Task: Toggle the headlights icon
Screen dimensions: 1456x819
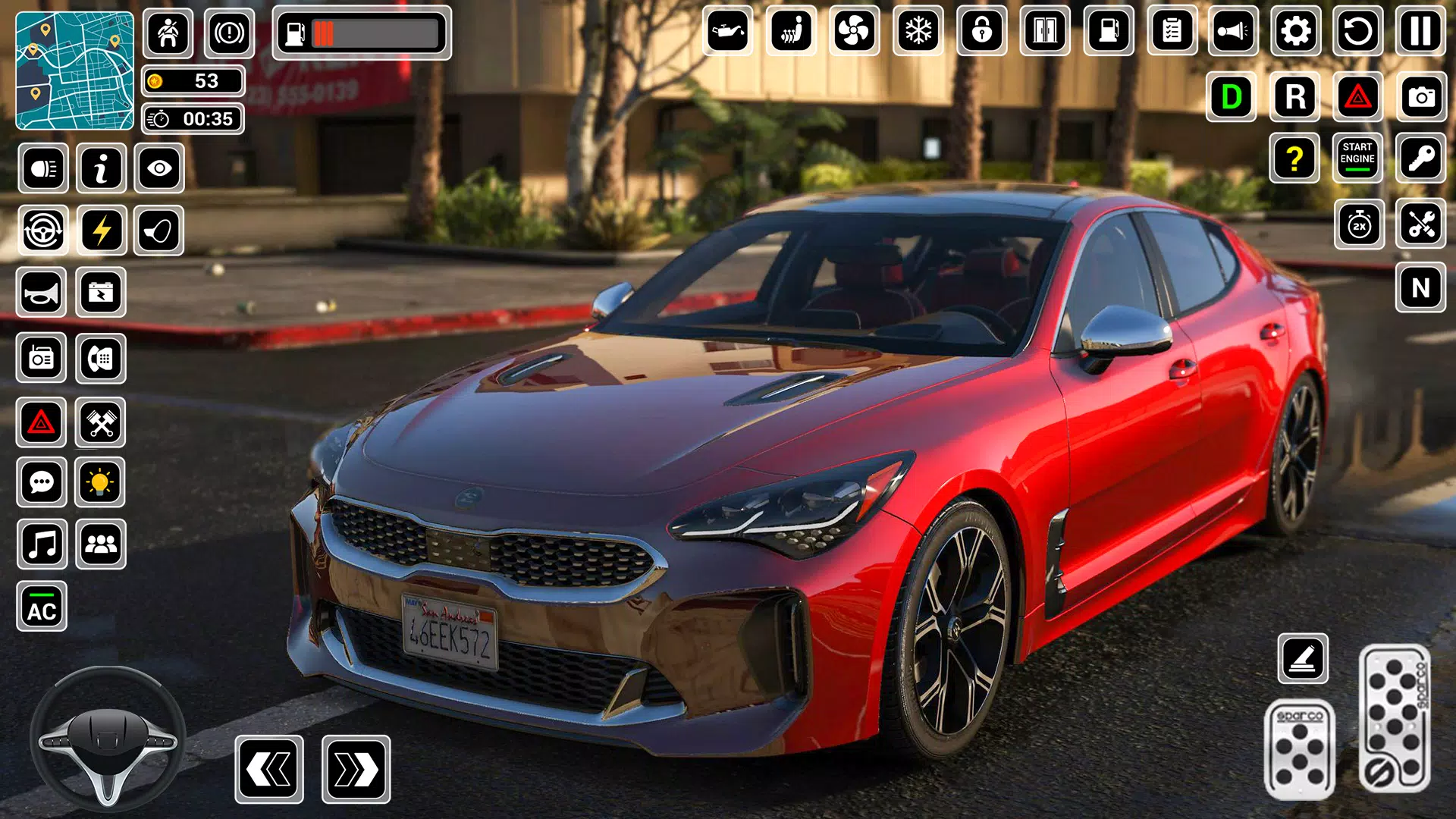Action: click(x=43, y=168)
